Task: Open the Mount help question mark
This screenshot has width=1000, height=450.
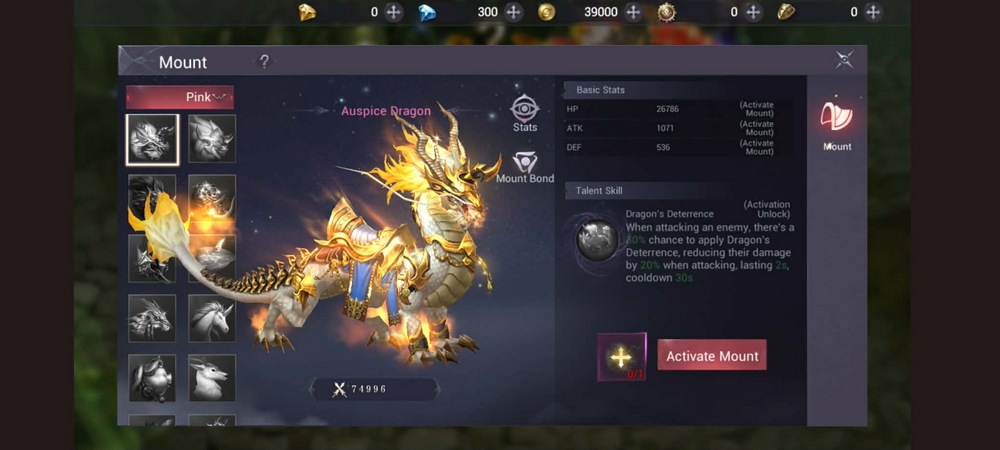Action: 264,62
